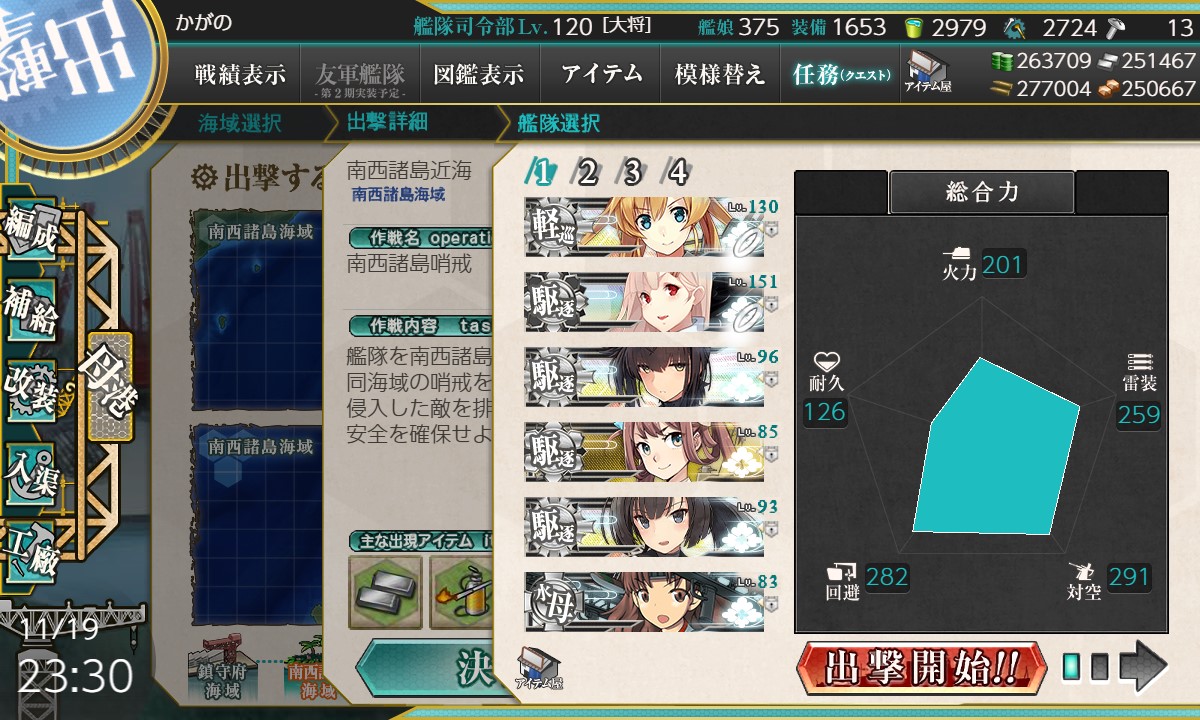
Task: Click the grey next-page arrow
Action: [1143, 666]
